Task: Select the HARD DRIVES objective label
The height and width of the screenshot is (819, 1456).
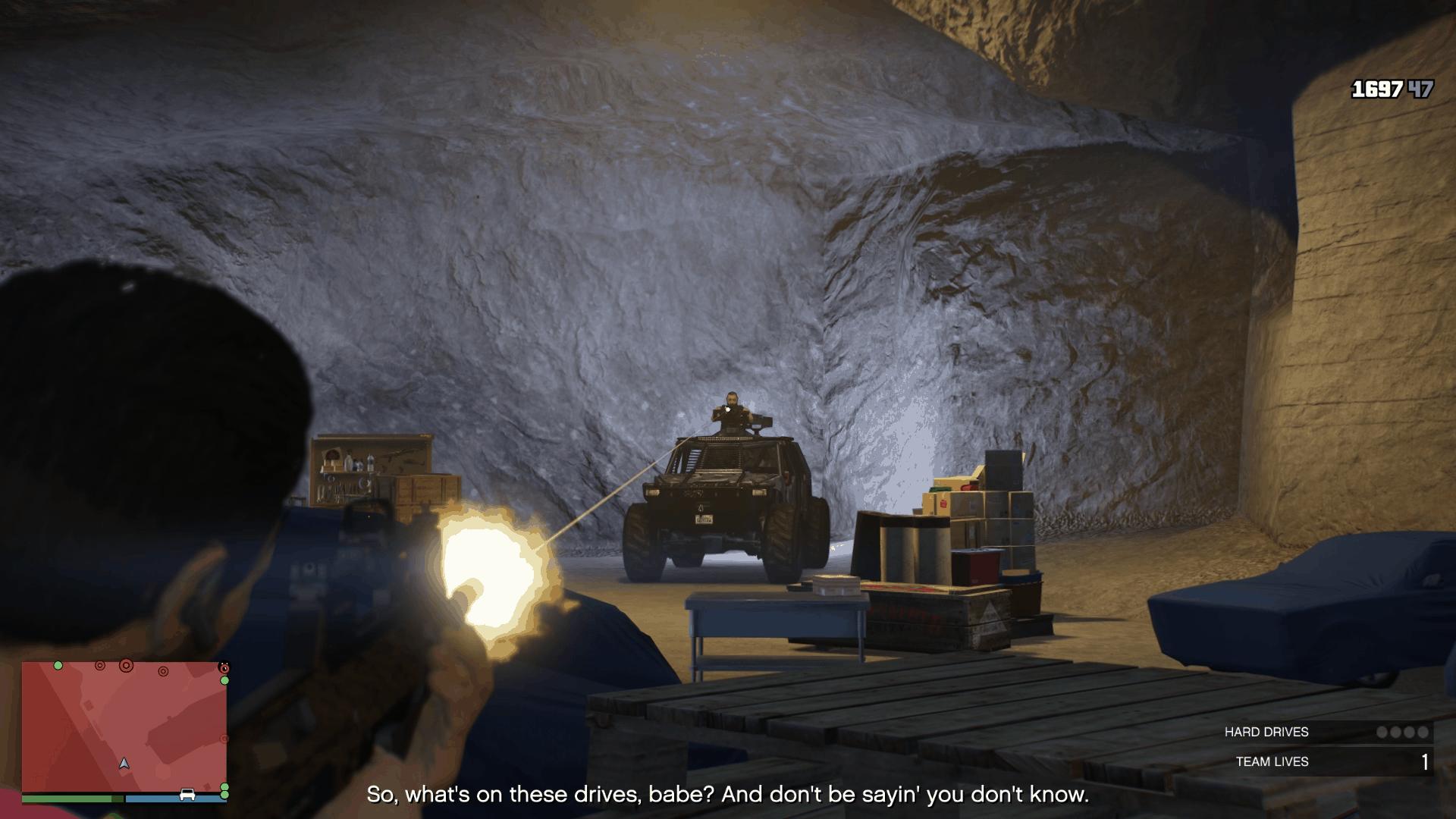Action: point(1266,732)
